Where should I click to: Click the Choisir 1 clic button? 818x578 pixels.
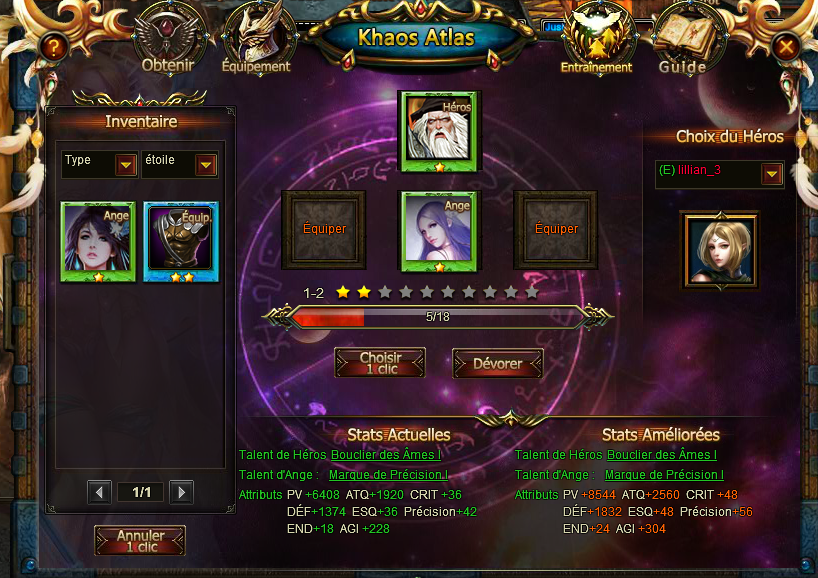tap(380, 363)
